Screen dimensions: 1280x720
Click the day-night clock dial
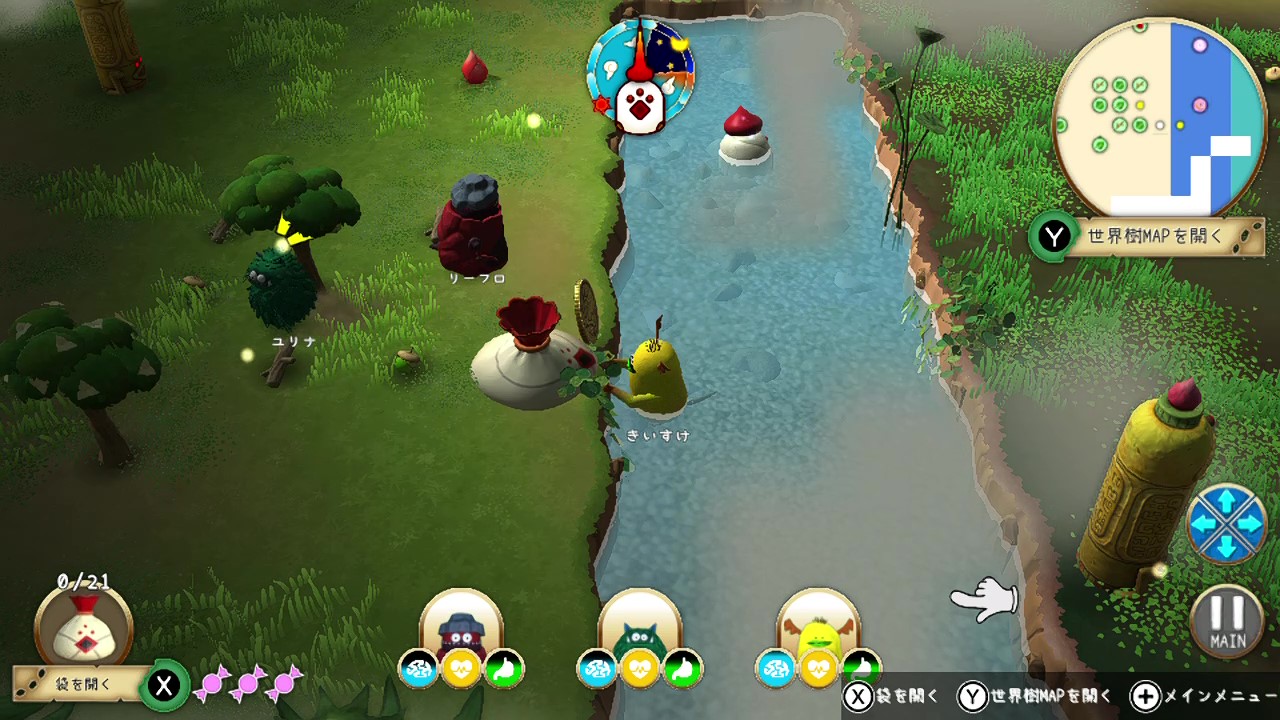pos(640,76)
